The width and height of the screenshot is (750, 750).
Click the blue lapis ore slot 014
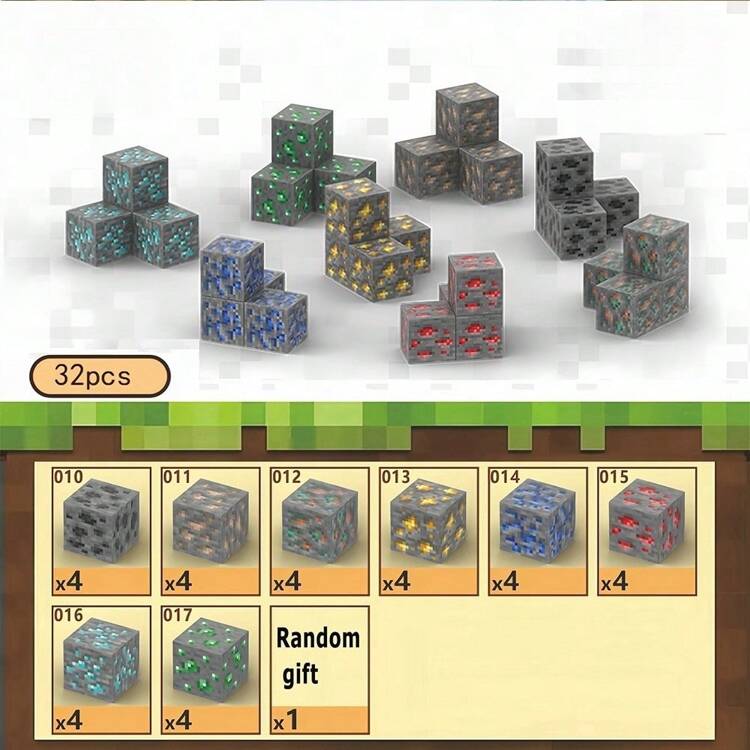[538, 530]
